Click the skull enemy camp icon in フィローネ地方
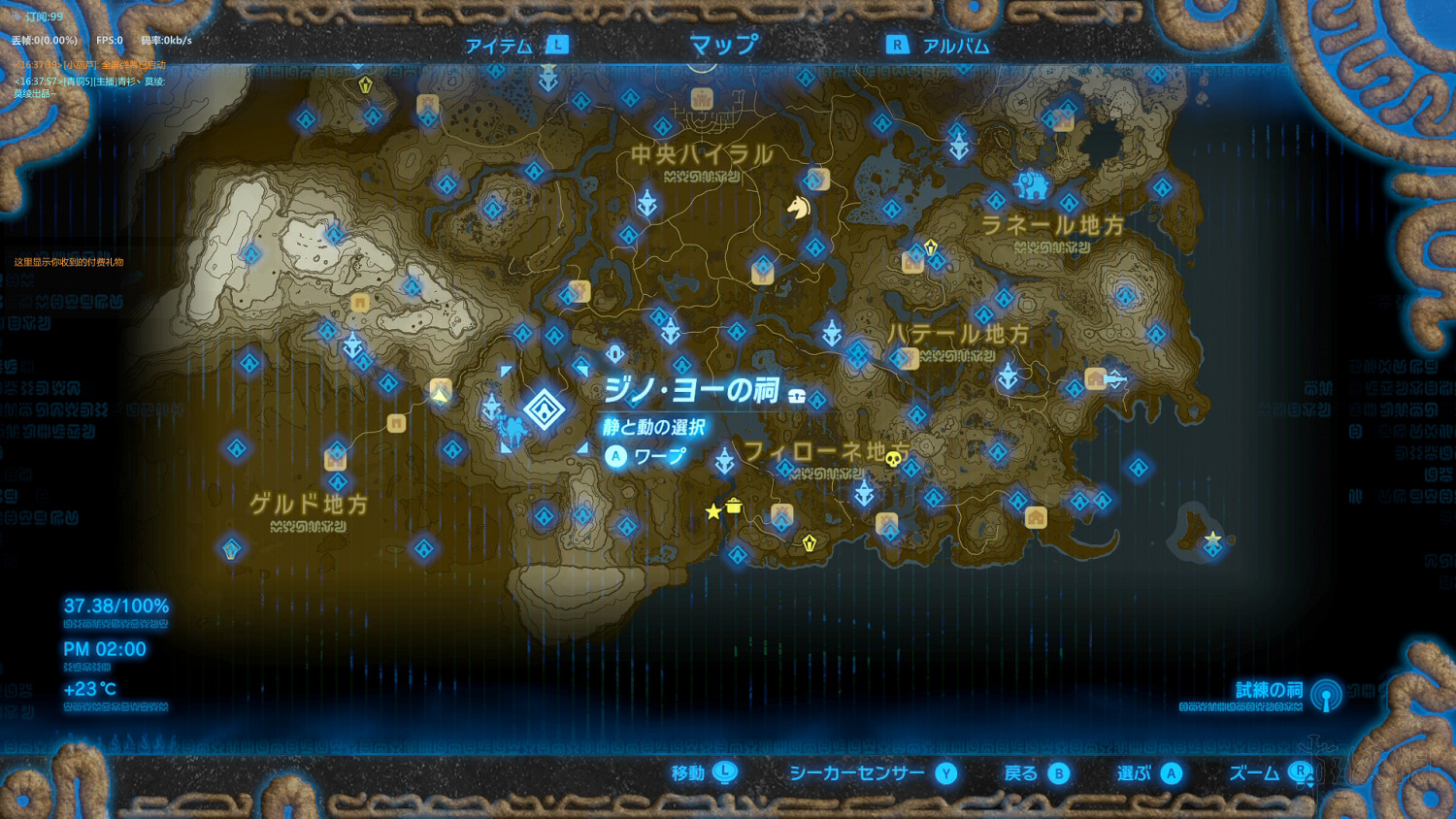The image size is (1456, 819). [x=893, y=460]
